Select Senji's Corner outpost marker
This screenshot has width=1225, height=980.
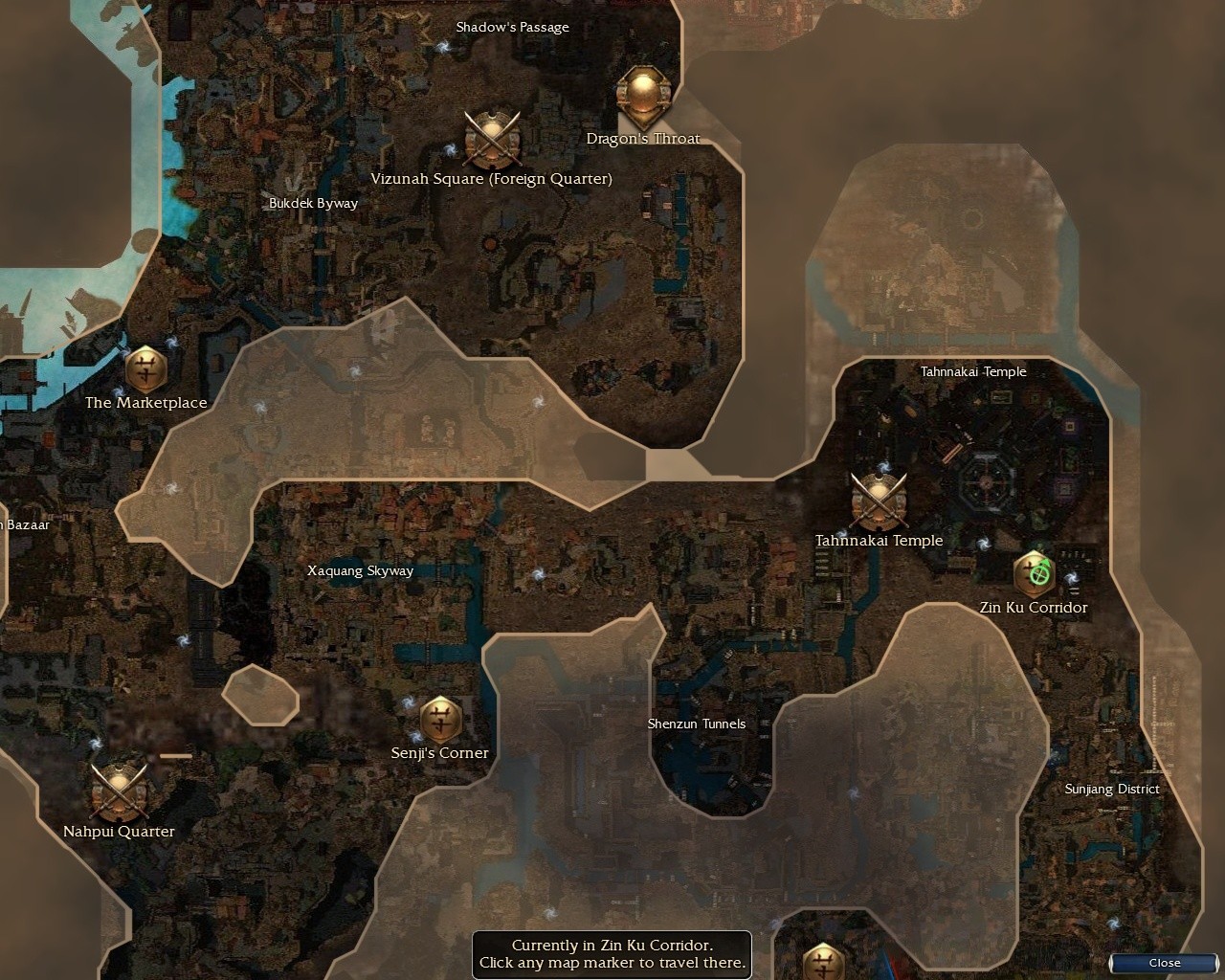click(439, 722)
